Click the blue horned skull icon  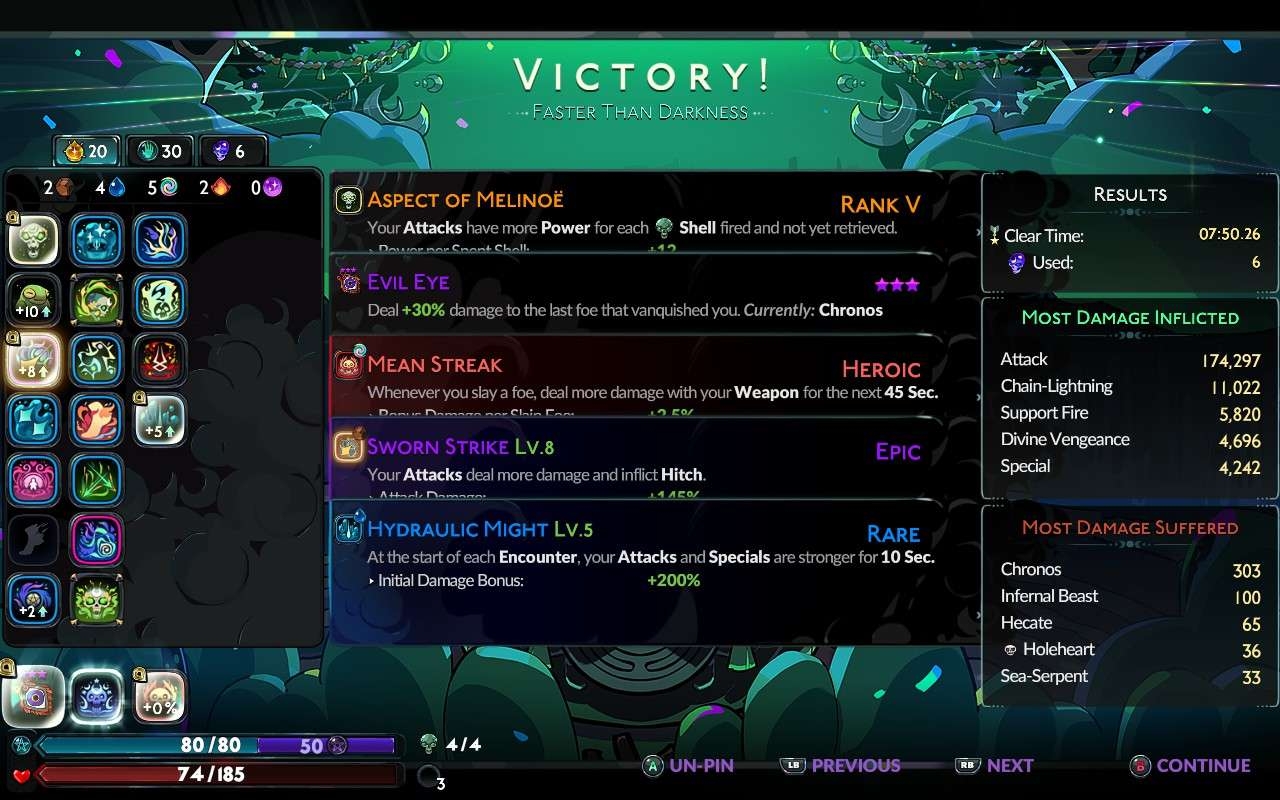(x=97, y=696)
